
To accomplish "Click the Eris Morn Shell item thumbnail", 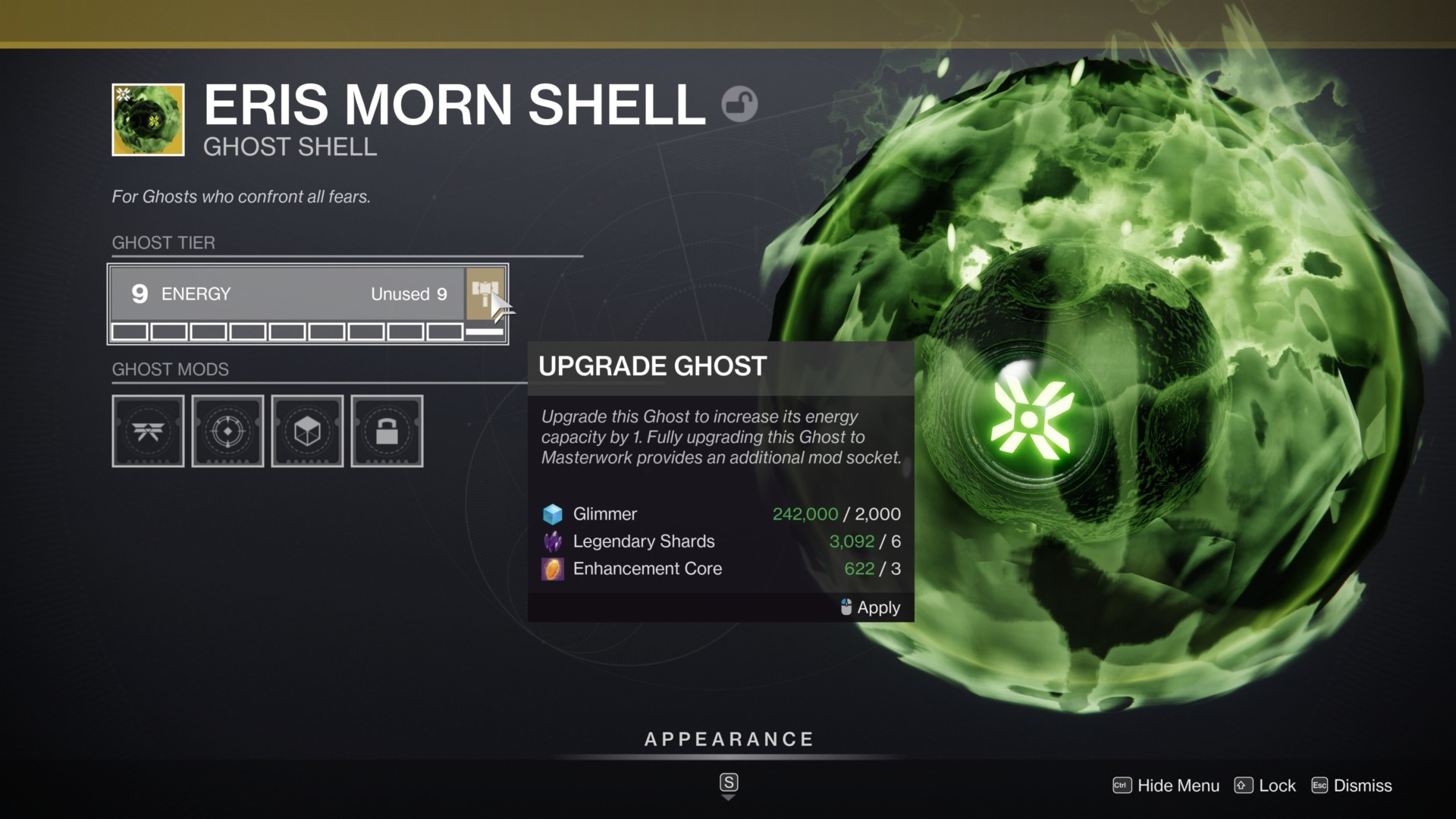I will (x=148, y=120).
